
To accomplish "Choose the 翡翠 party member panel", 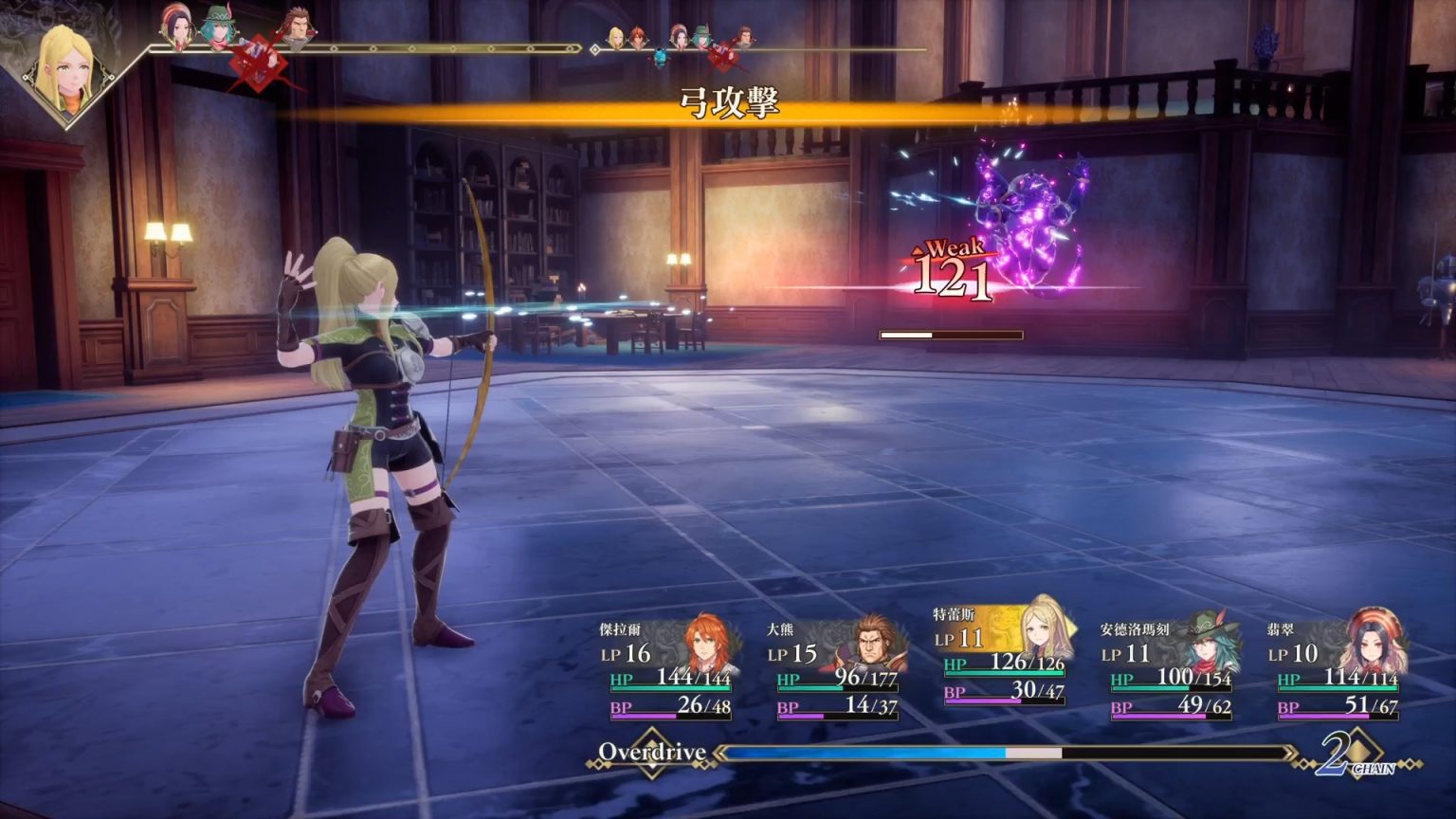I will pos(1338,667).
